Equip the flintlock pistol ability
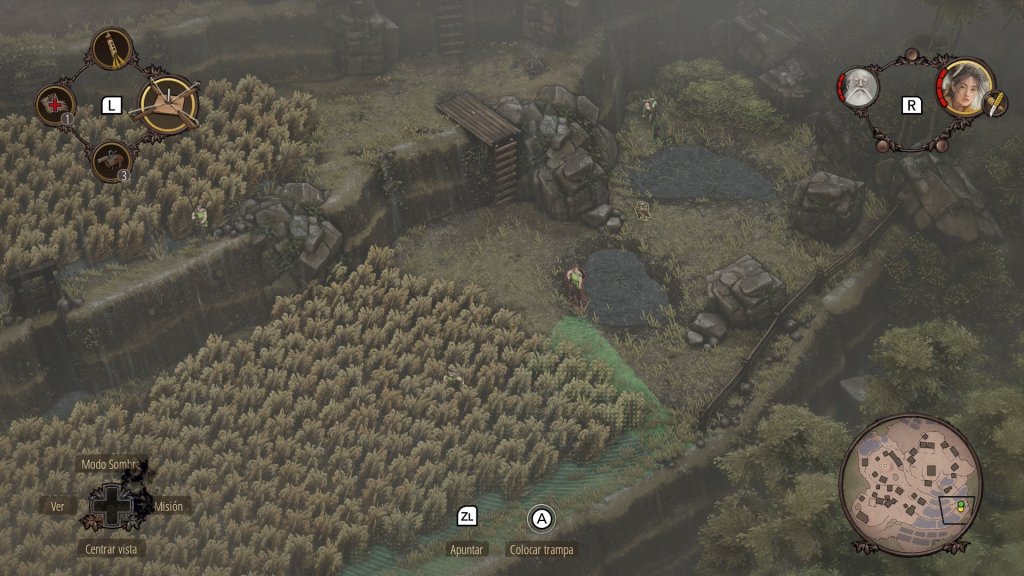1024x576 pixels. [111, 160]
